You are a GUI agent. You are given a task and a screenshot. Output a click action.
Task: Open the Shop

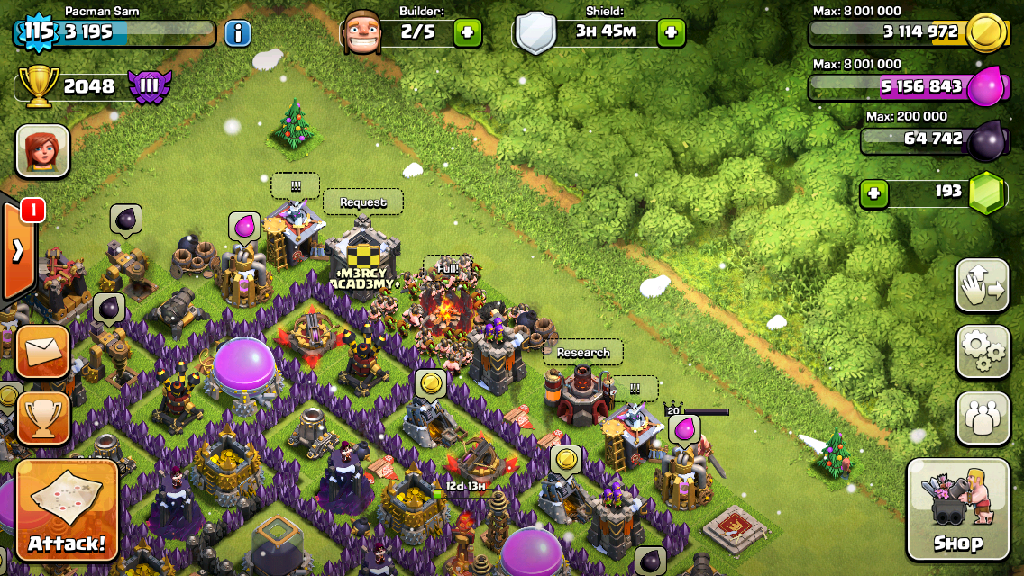point(957,510)
